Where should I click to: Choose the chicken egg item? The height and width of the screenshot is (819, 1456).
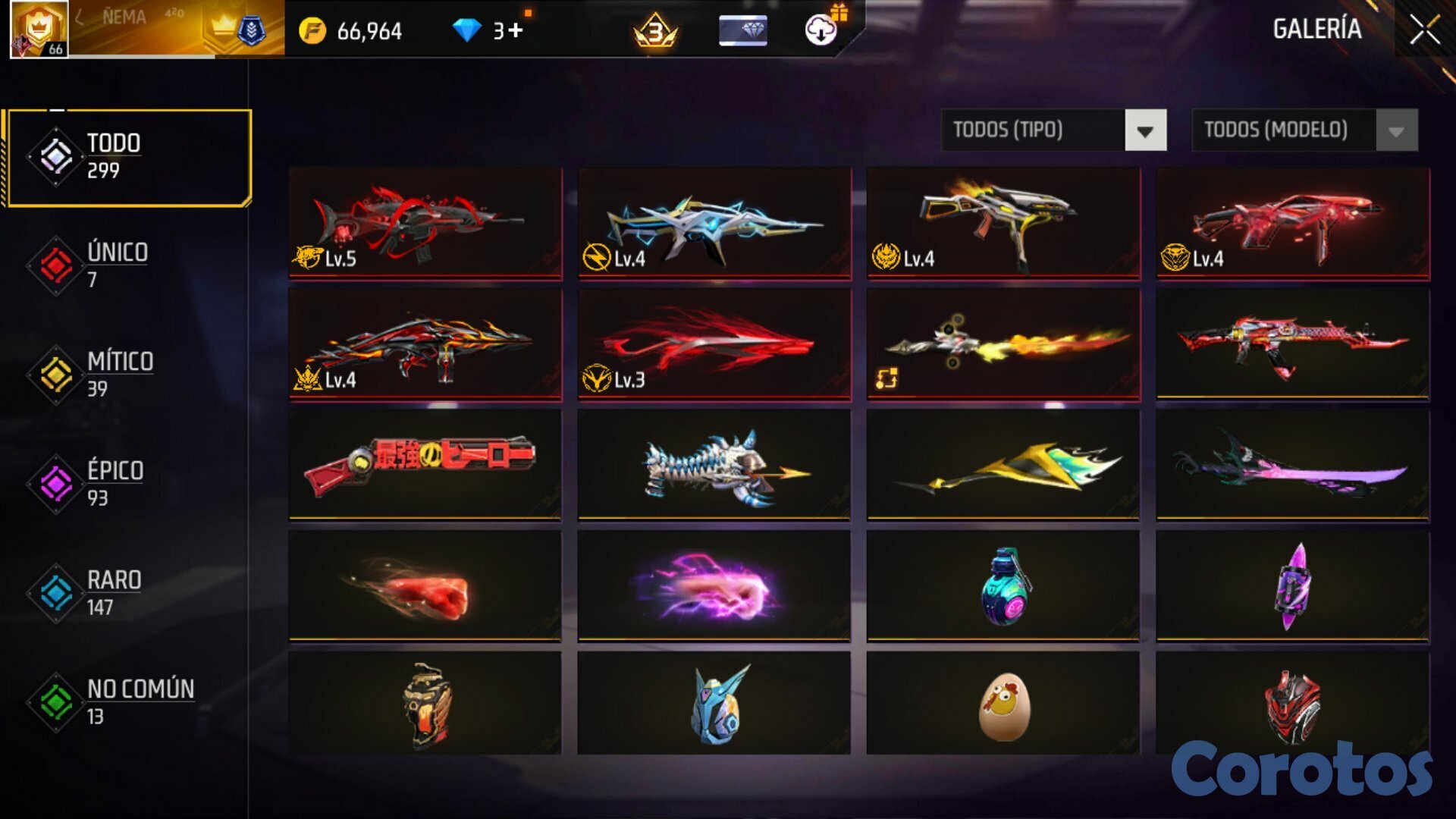(1003, 704)
